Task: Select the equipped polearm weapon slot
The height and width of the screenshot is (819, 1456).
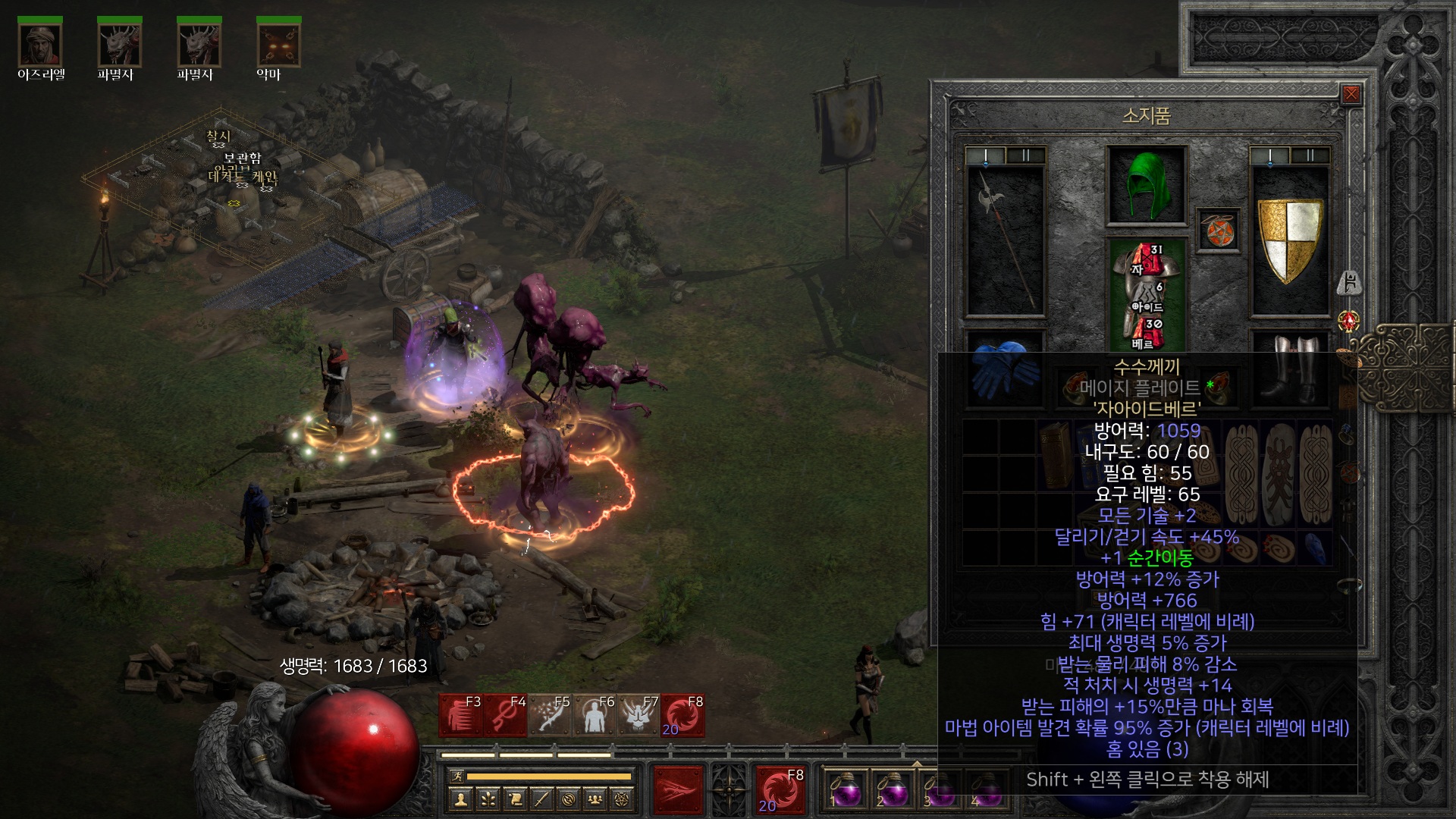Action: tap(1005, 241)
